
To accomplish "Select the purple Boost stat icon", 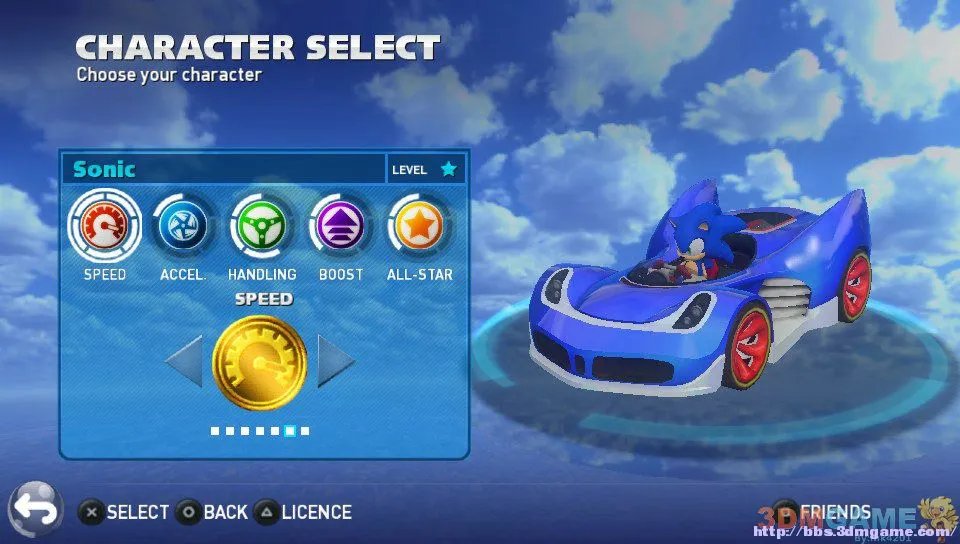I will 341,225.
